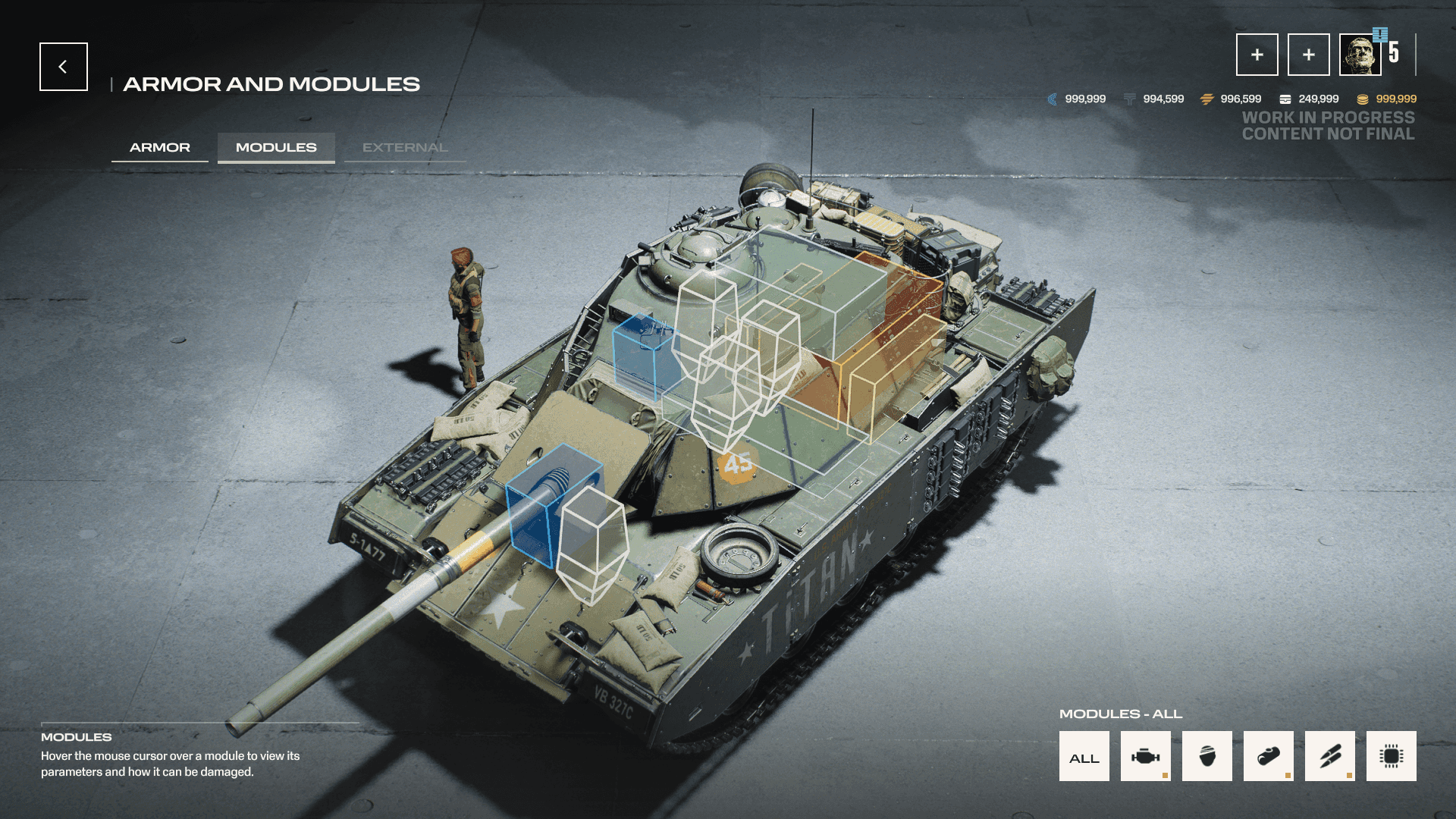Select the Modules tab
This screenshot has height=819, width=1456.
[x=276, y=147]
